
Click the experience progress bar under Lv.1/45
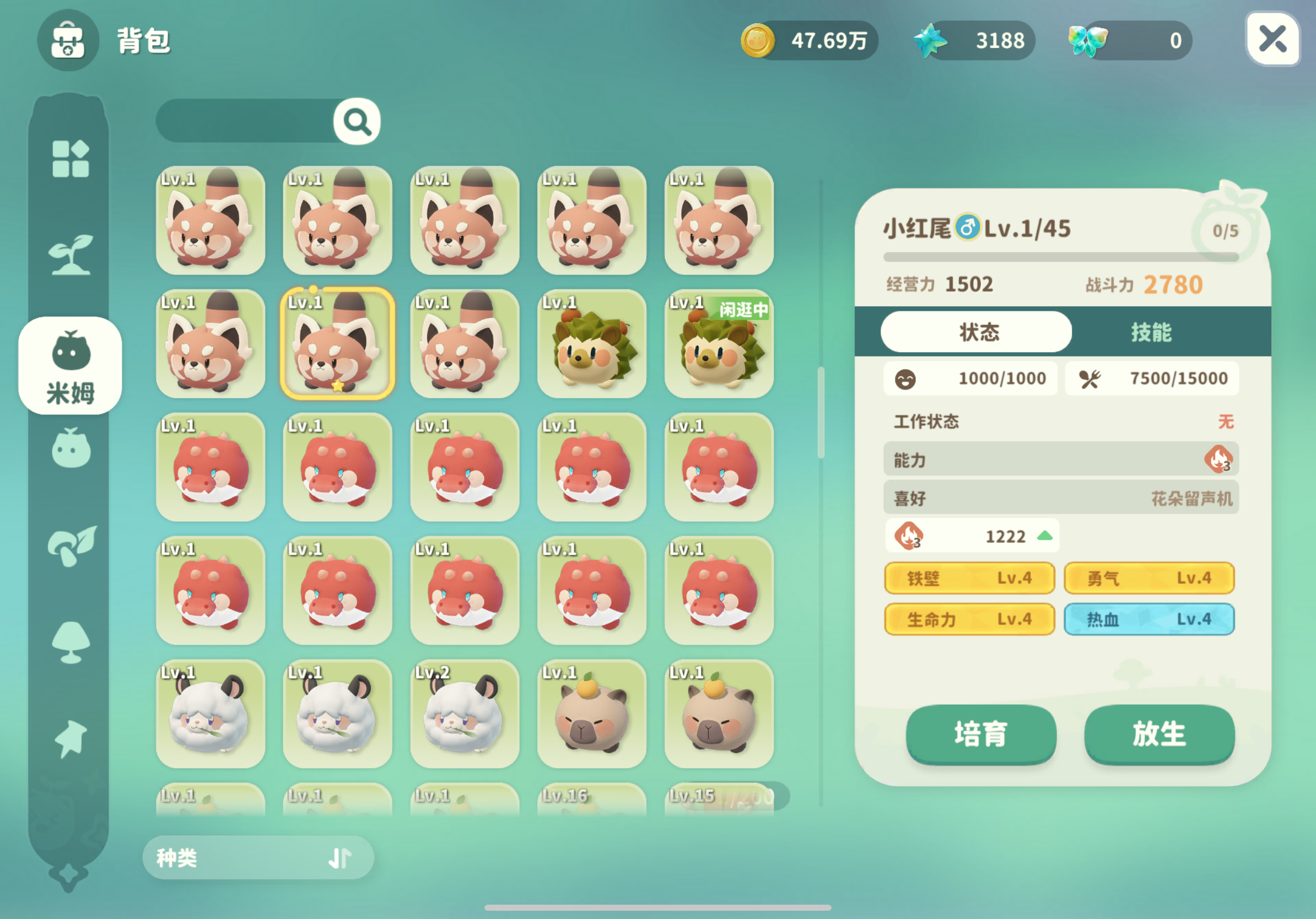pyautogui.click(x=1060, y=257)
